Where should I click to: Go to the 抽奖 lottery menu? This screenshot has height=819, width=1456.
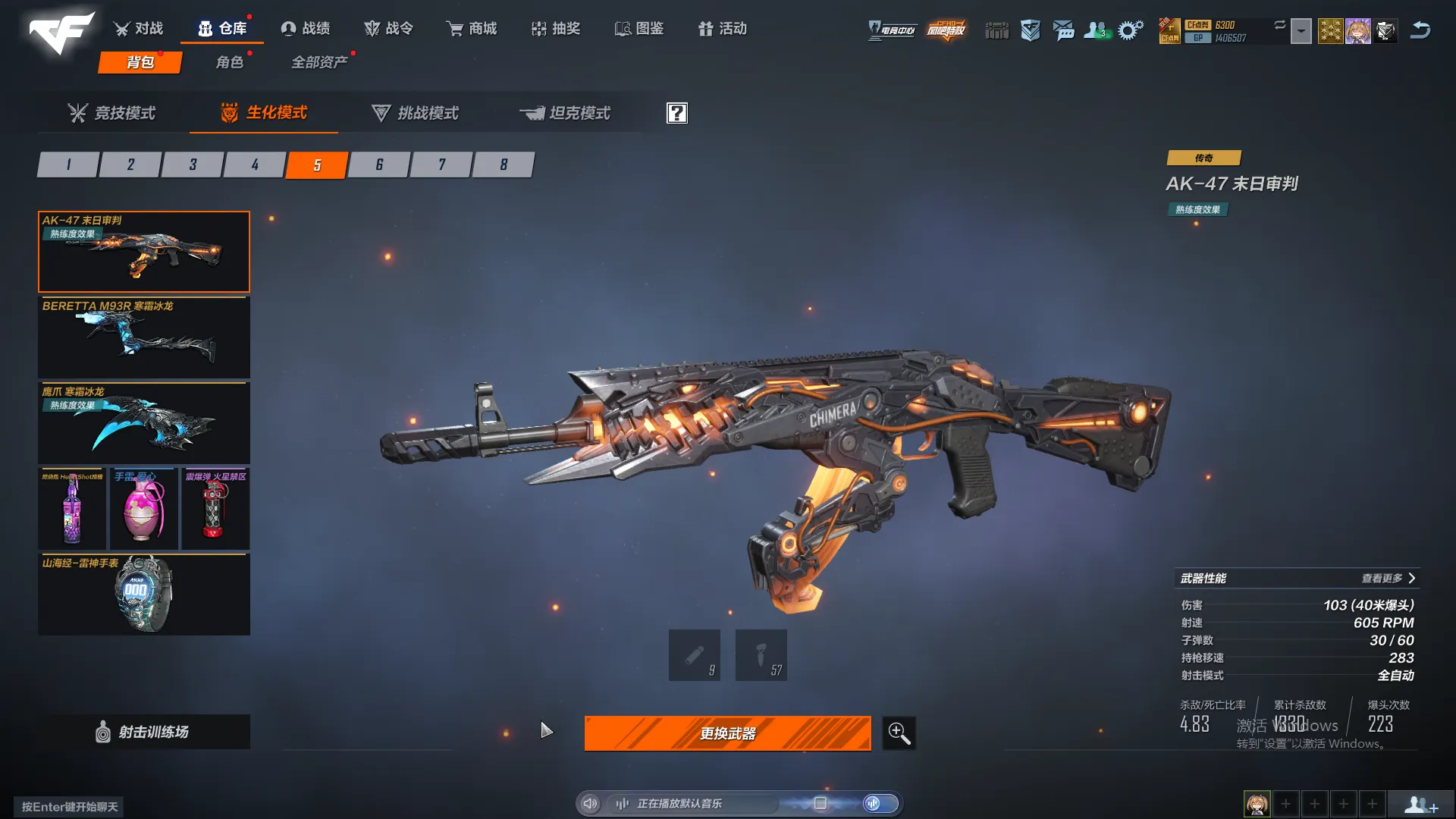[x=556, y=29]
